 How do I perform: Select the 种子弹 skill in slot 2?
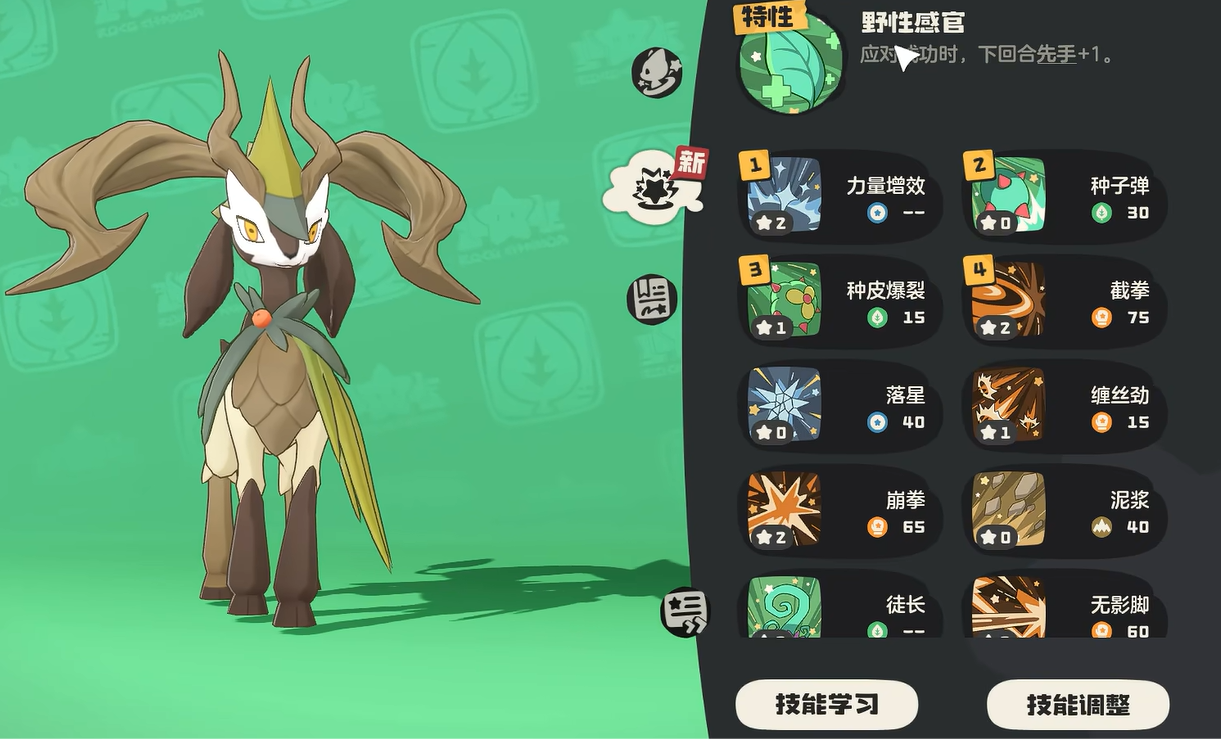1064,196
